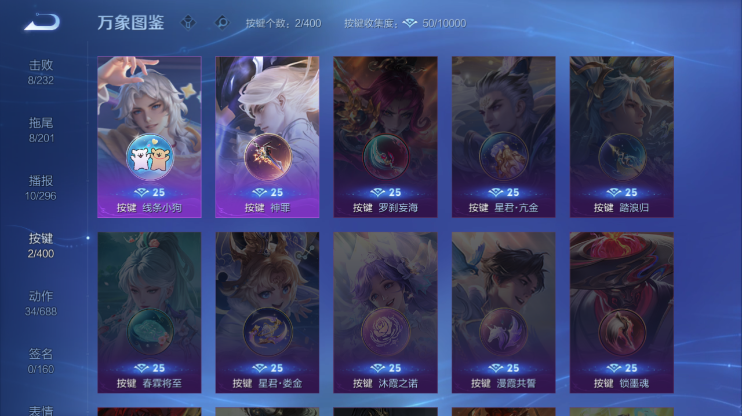This screenshot has width=742, height=416.
Task: Select the 线条小狗 button skin card
Action: pyautogui.click(x=149, y=136)
